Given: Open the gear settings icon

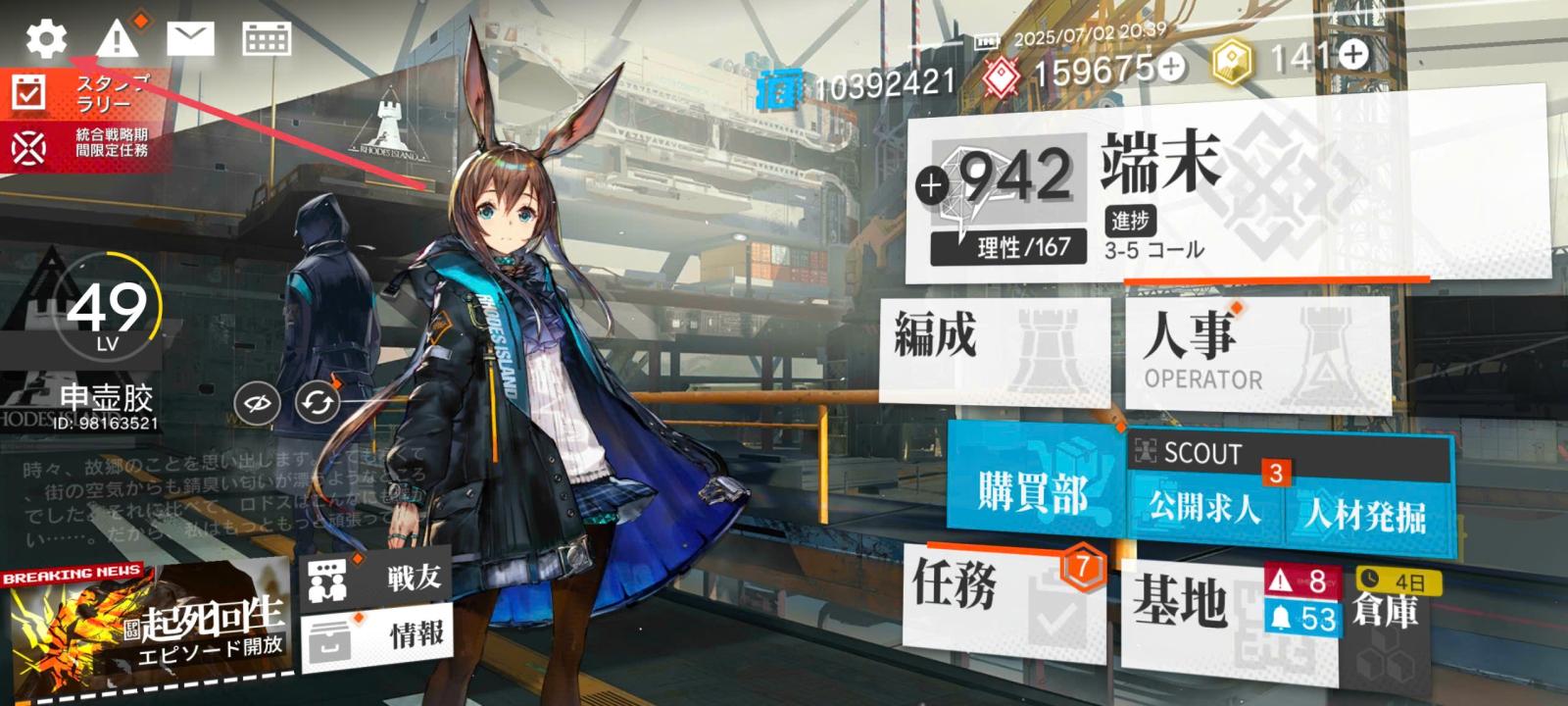Looking at the screenshot, I should 46,39.
